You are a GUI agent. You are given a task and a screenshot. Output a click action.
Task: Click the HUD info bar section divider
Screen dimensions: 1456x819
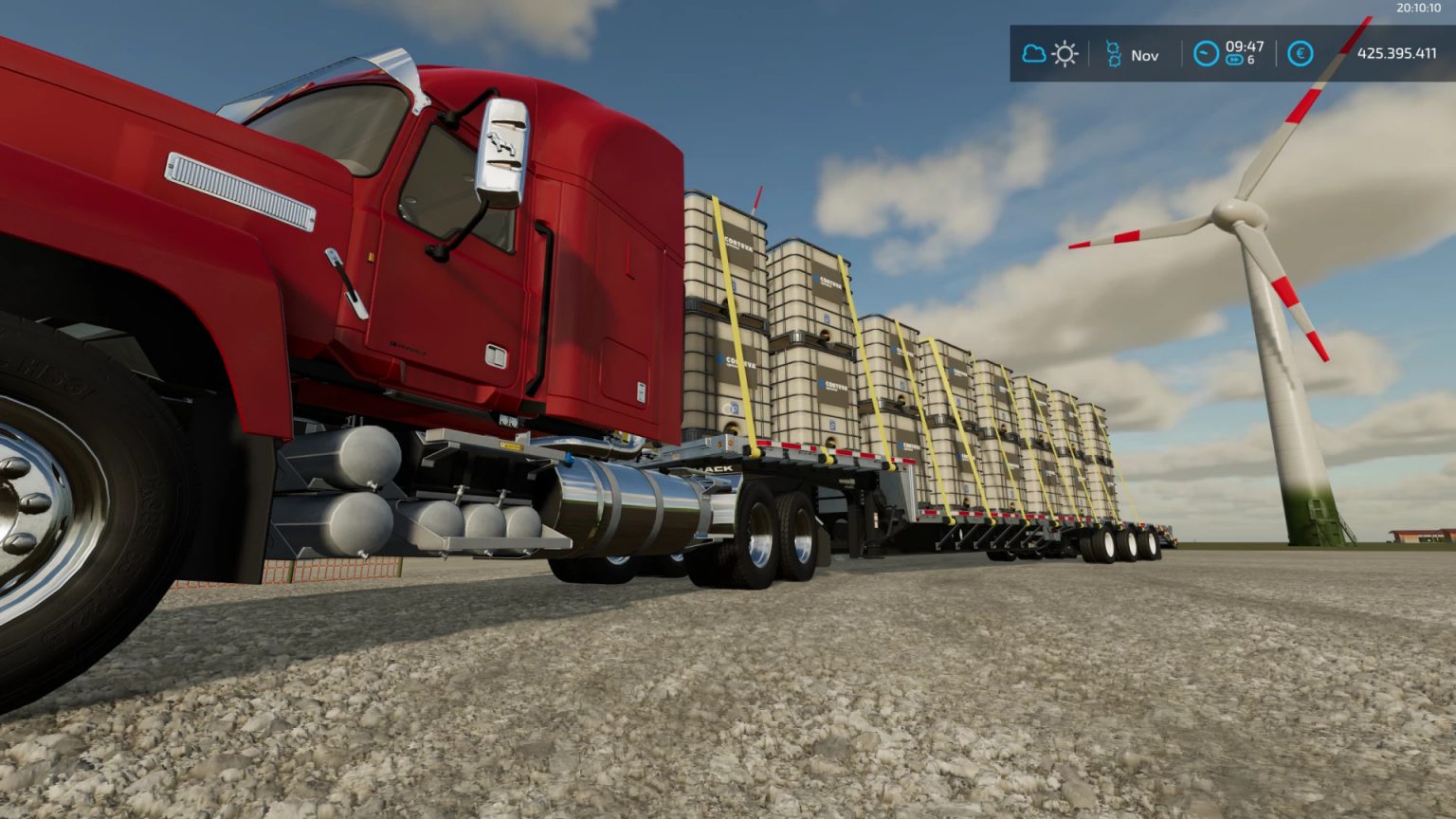click(x=1182, y=53)
